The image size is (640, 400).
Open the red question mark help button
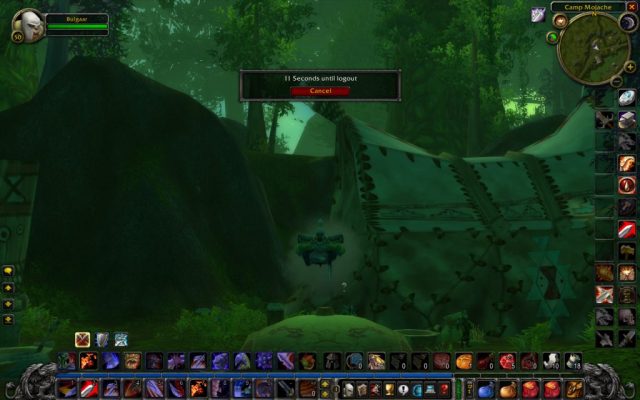(x=444, y=389)
